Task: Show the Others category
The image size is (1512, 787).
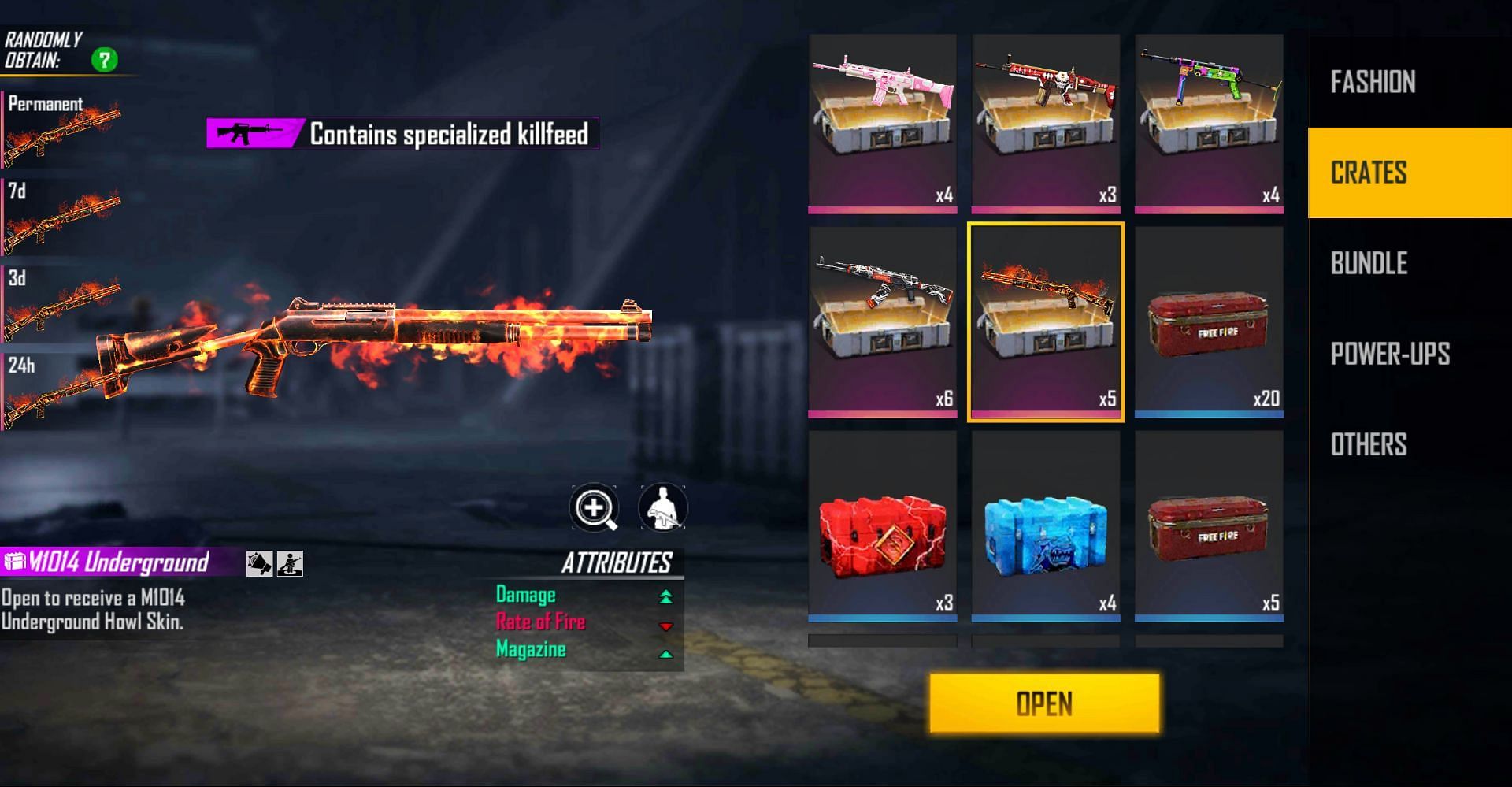Action: coord(1369,444)
